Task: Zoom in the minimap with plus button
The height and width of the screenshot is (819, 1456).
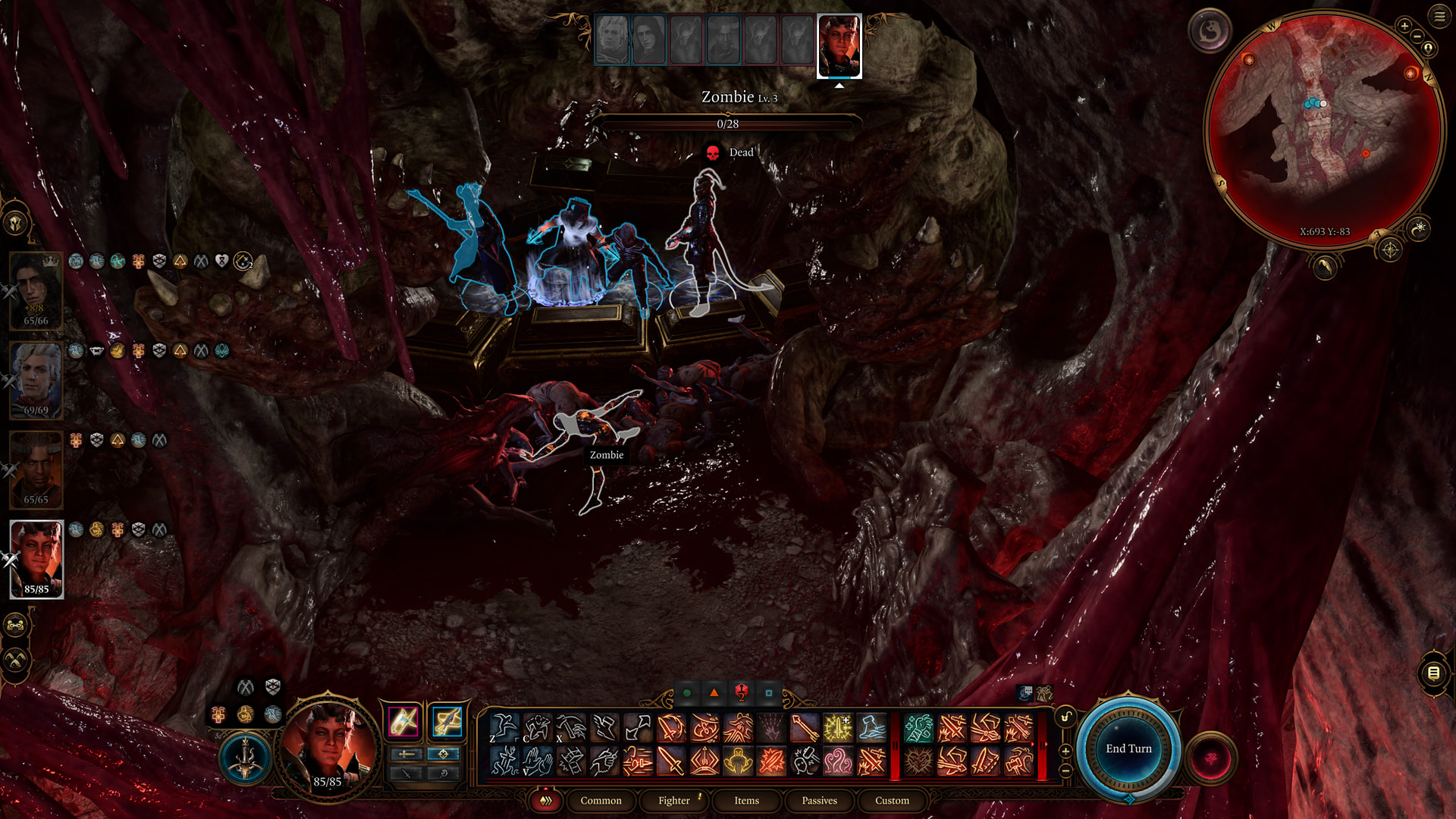Action: point(1404,26)
